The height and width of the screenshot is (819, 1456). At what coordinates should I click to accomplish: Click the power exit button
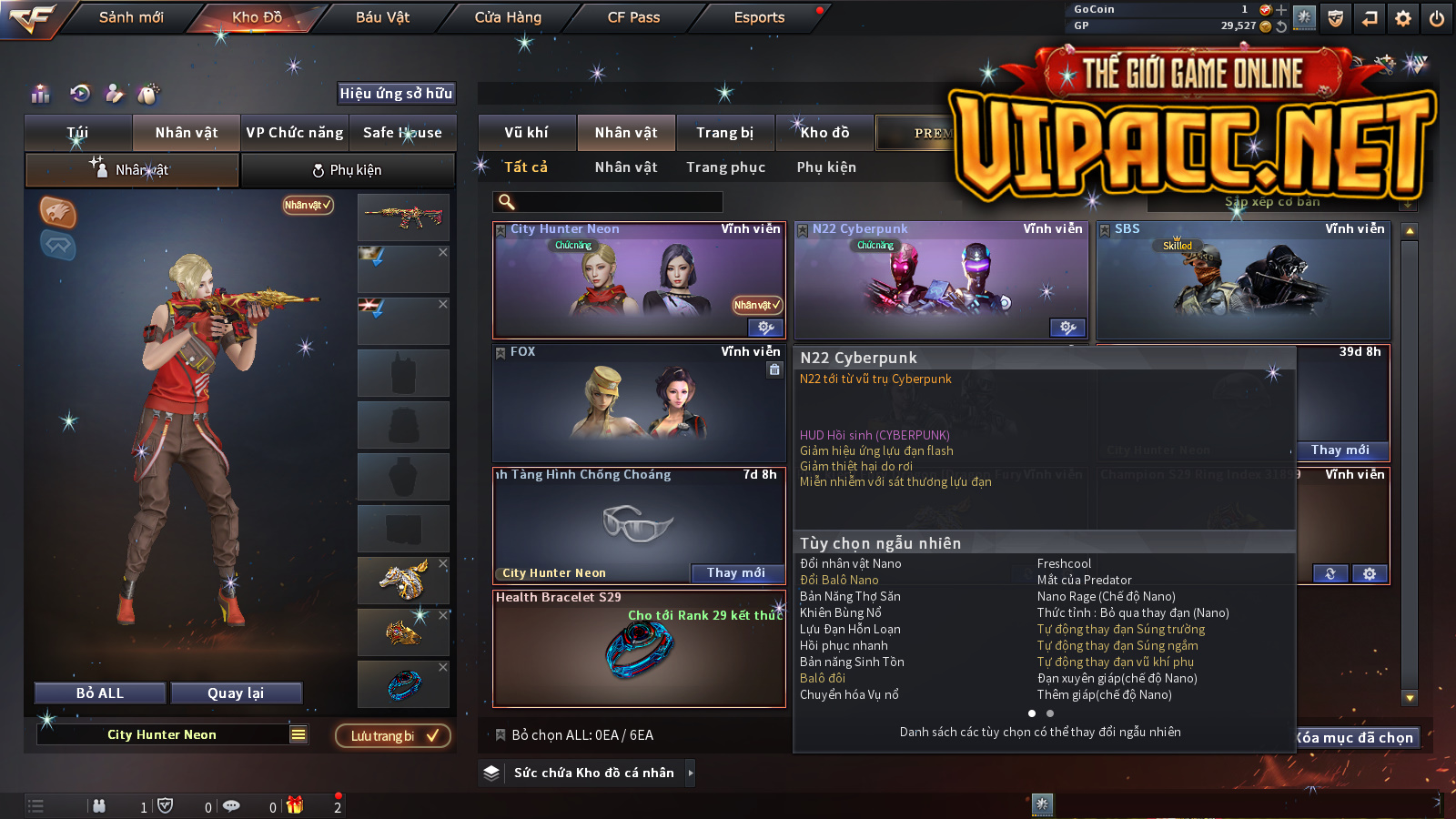tap(1437, 18)
